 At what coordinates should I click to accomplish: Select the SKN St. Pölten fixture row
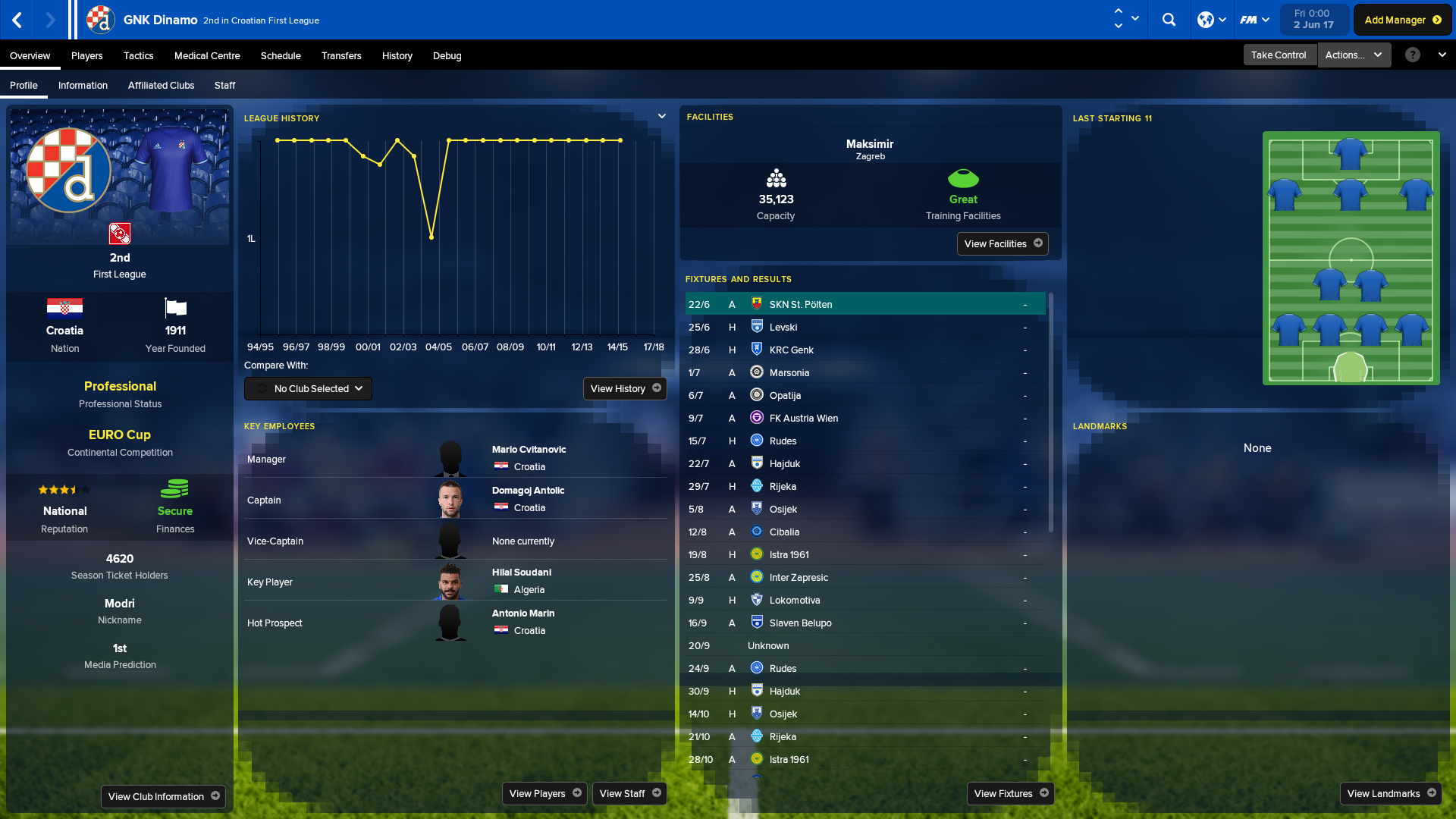(864, 304)
